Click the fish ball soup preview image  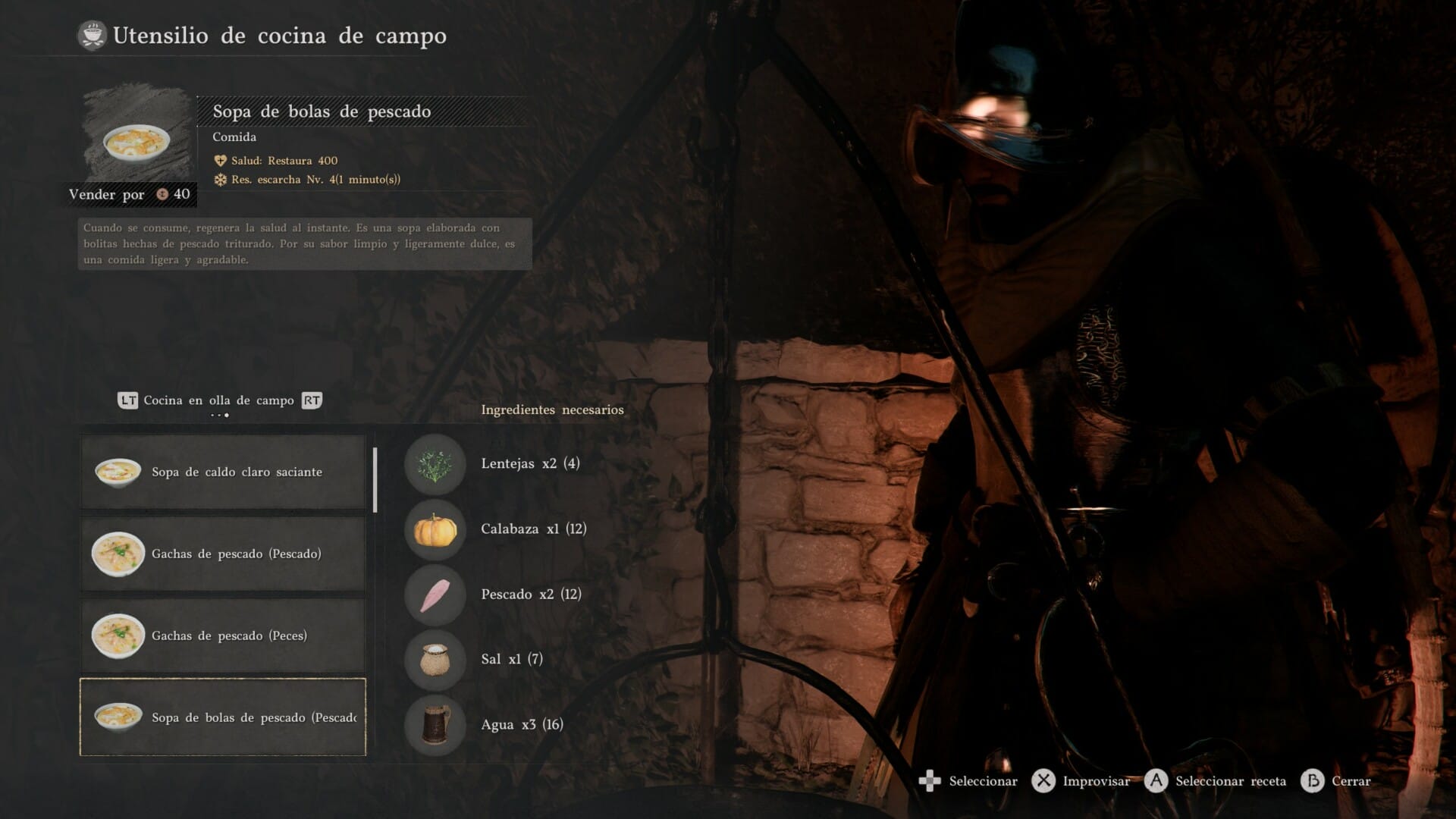coord(136,141)
